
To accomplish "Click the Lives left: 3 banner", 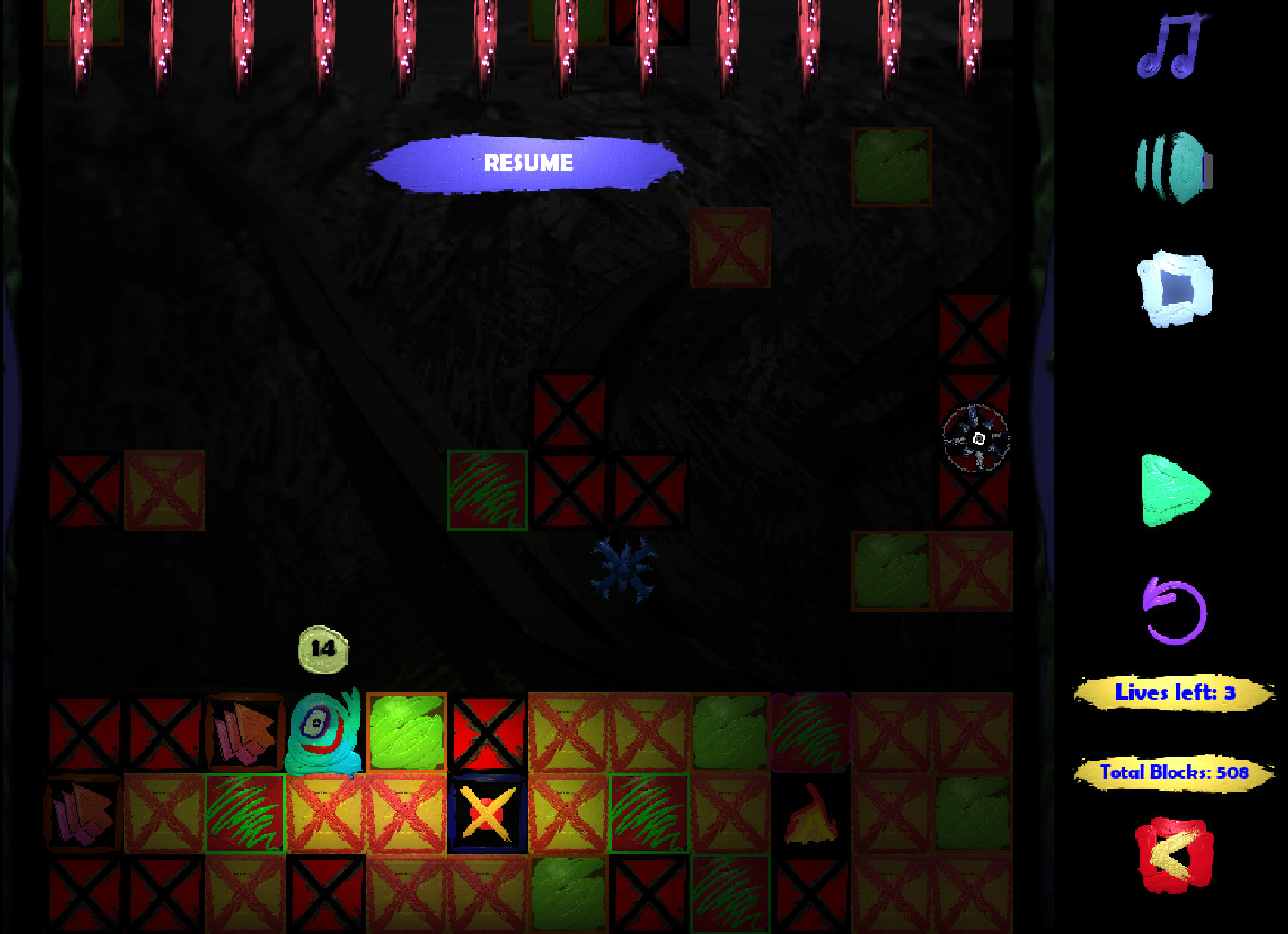I will coord(1174,692).
